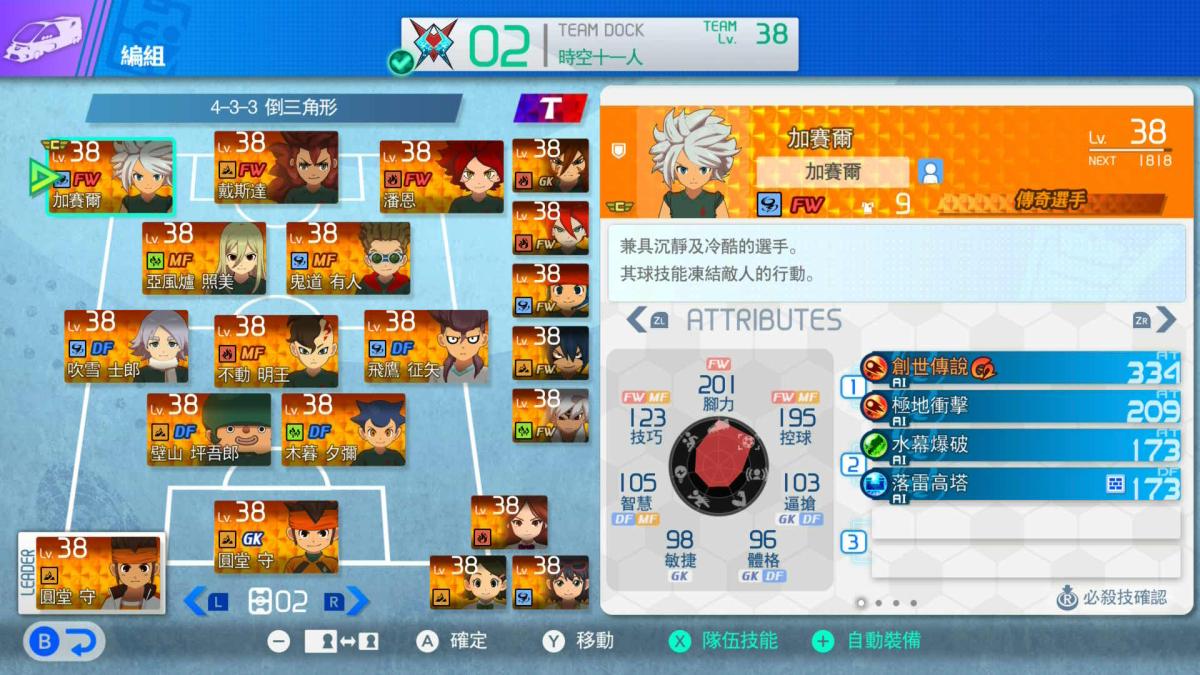Pick the 飛鷹 征矢 defender card
Screen dimensions: 1200x675
pos(426,347)
